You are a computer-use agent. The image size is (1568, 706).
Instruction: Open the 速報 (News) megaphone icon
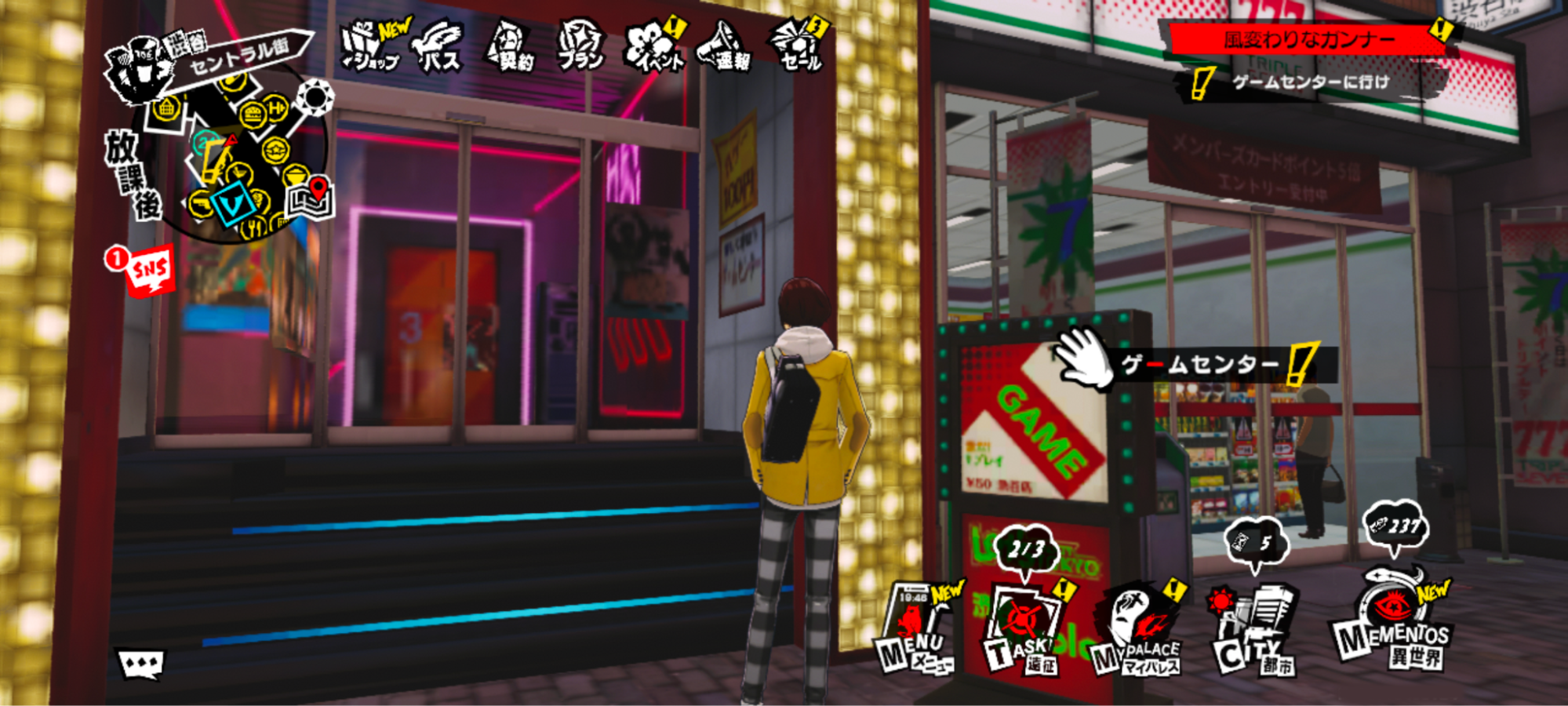(x=722, y=45)
